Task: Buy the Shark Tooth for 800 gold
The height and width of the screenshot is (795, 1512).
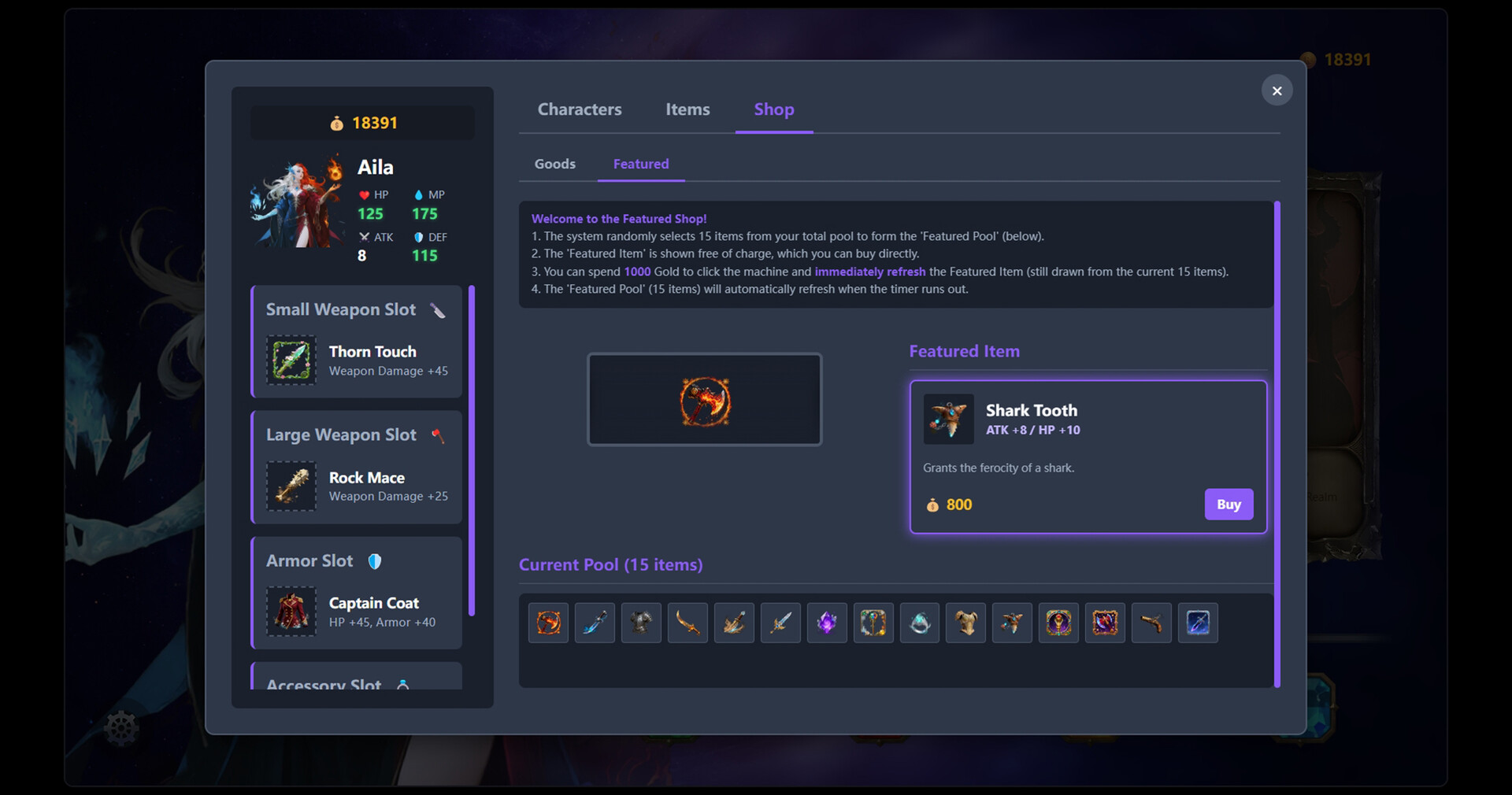Action: [1228, 505]
